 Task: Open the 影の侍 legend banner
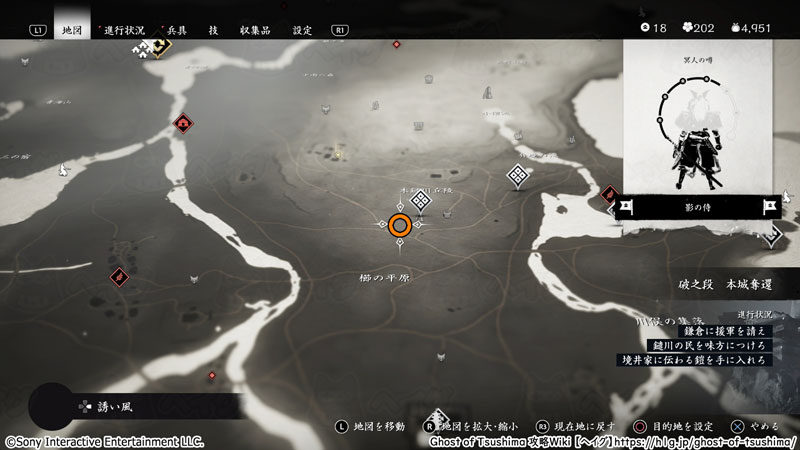pos(698,207)
